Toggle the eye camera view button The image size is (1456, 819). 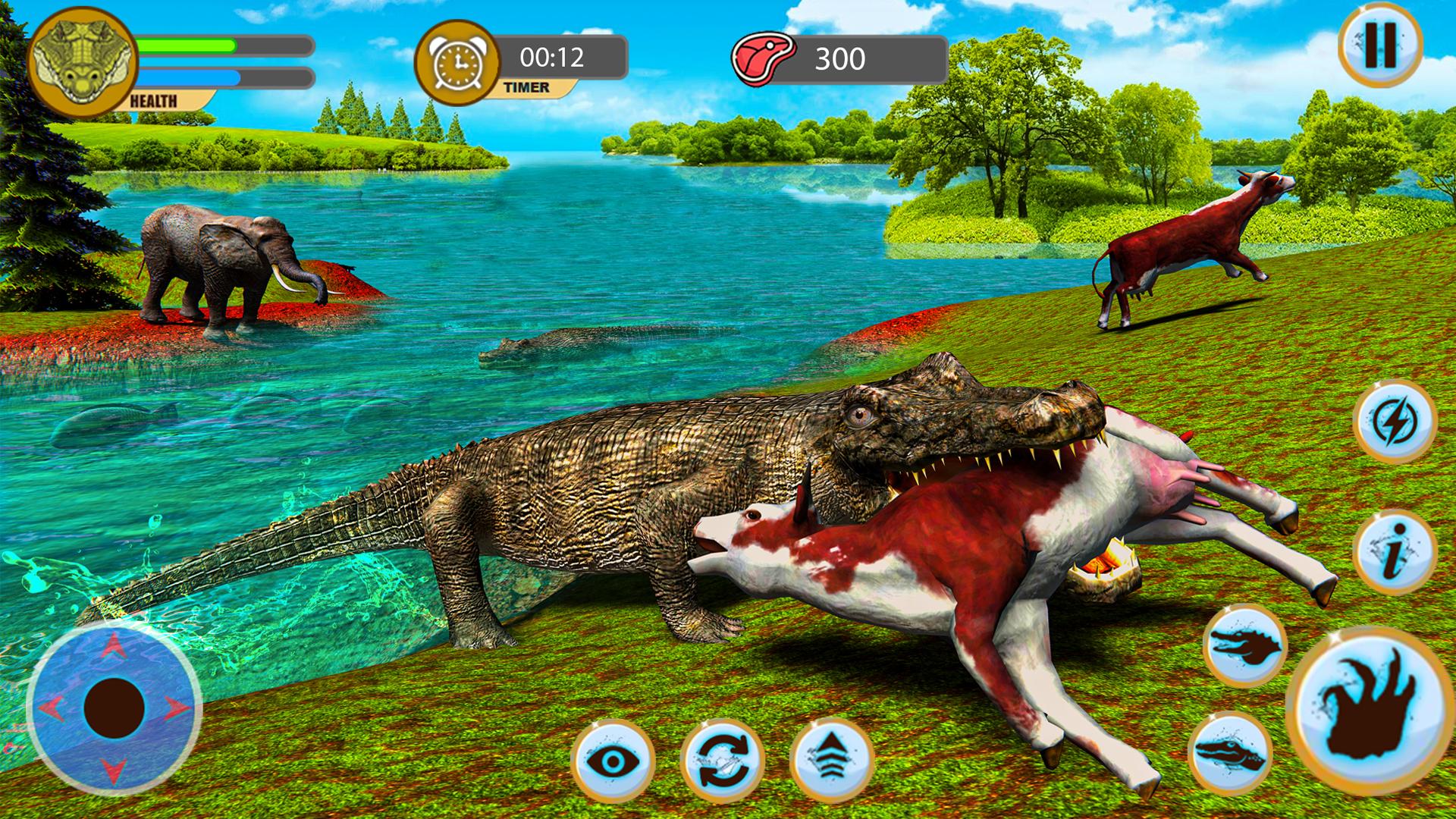612,761
